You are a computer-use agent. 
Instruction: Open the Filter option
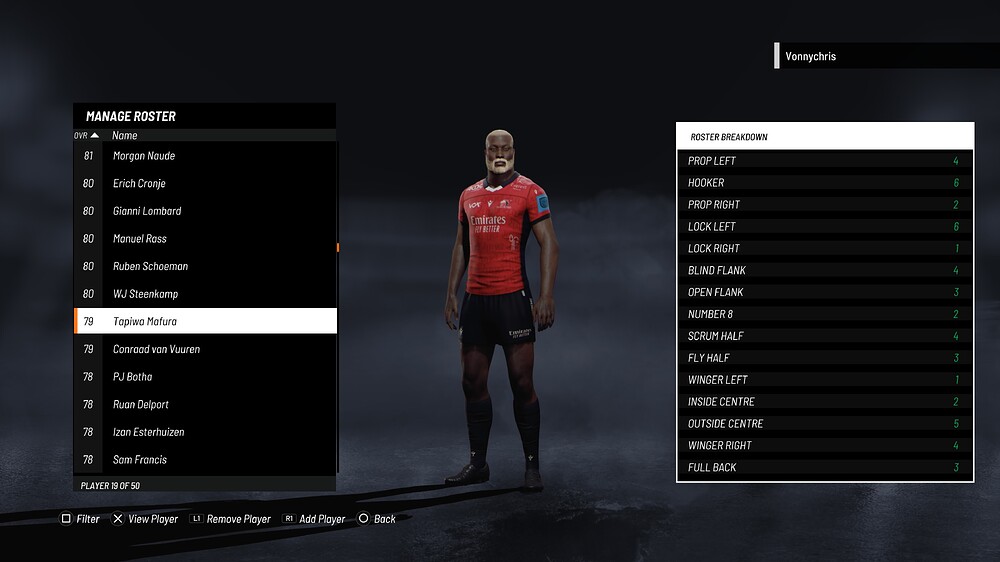coord(81,519)
